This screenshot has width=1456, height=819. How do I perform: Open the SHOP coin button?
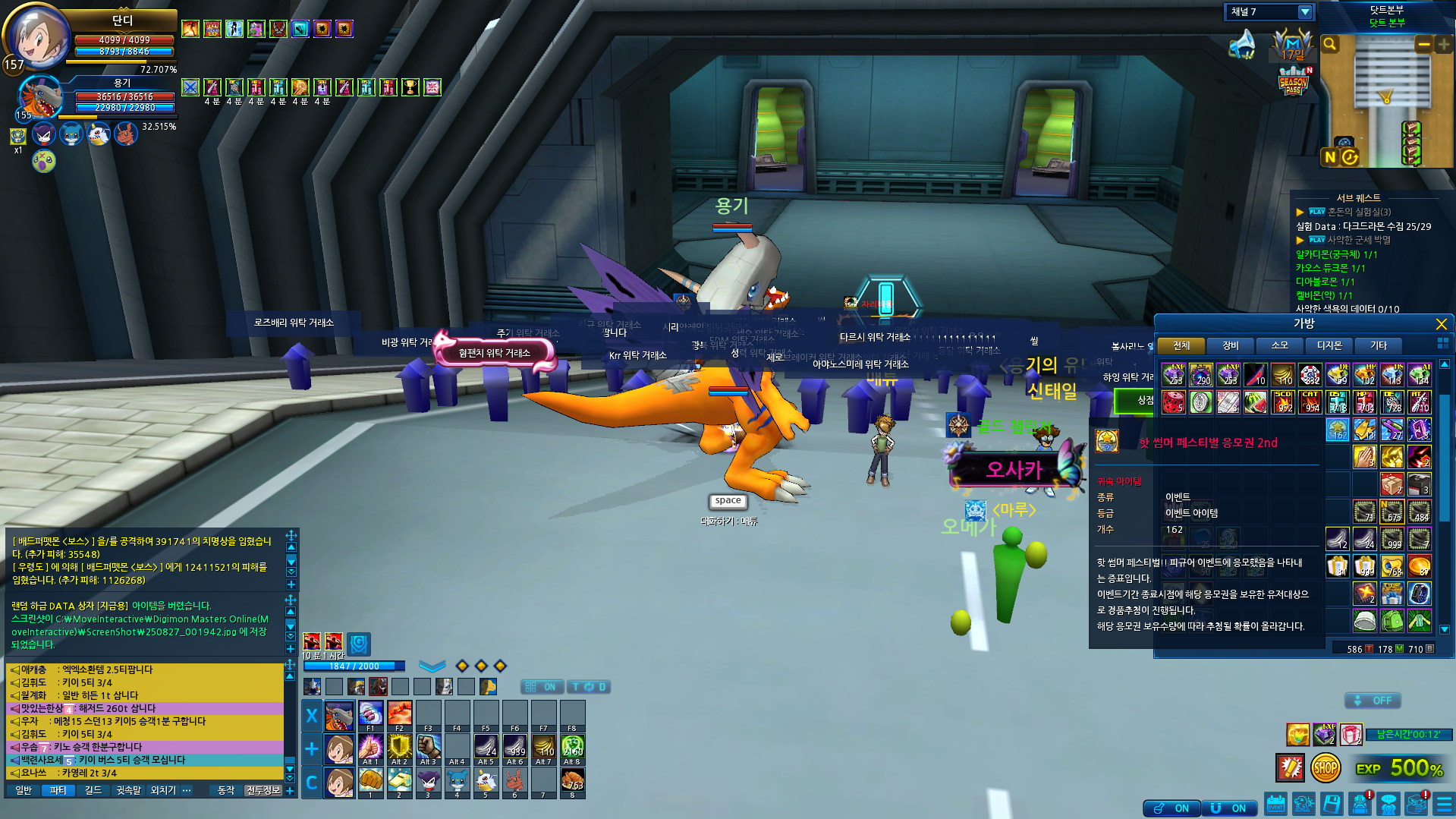click(x=1325, y=768)
